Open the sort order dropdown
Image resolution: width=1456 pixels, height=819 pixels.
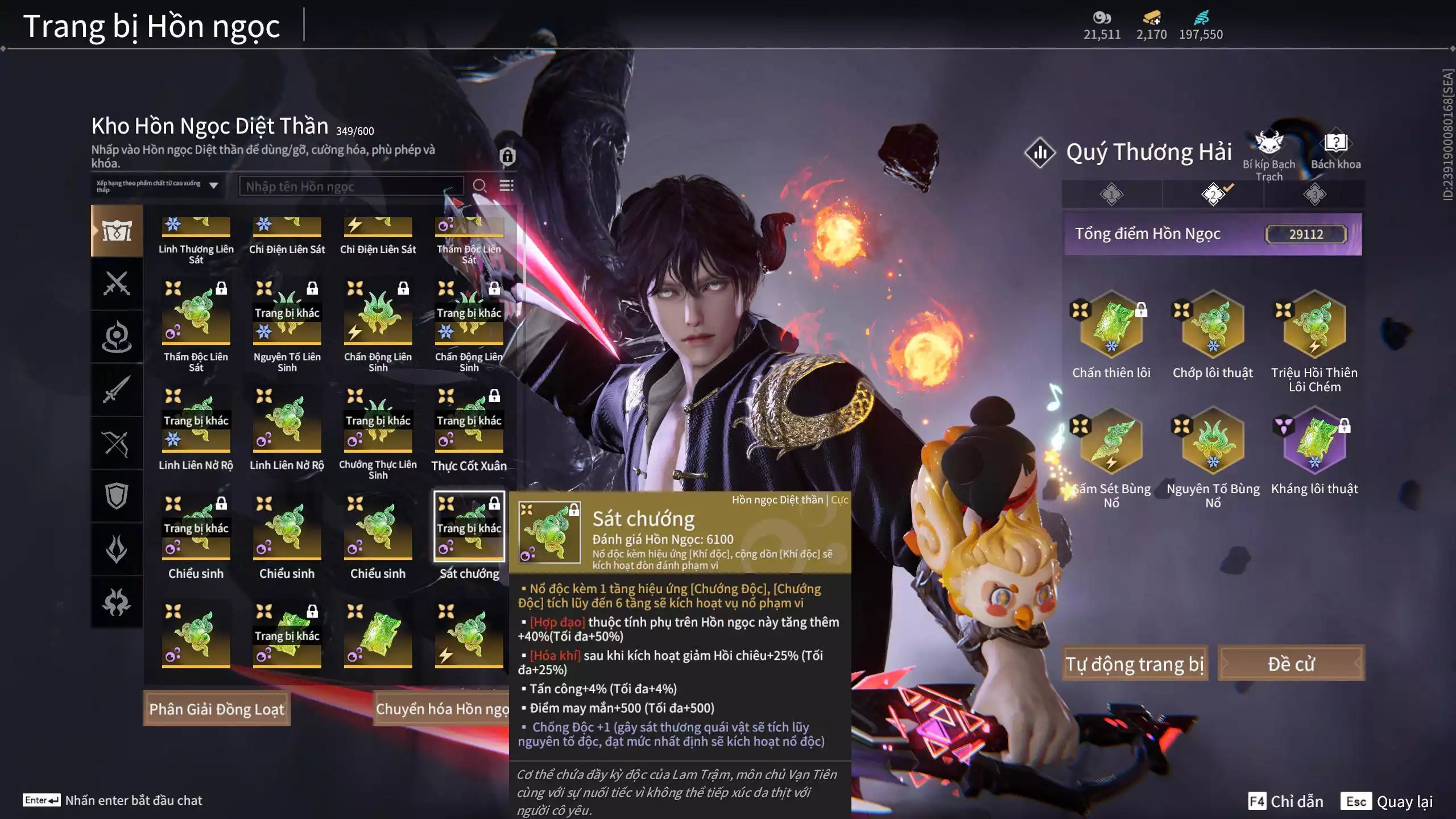click(158, 186)
